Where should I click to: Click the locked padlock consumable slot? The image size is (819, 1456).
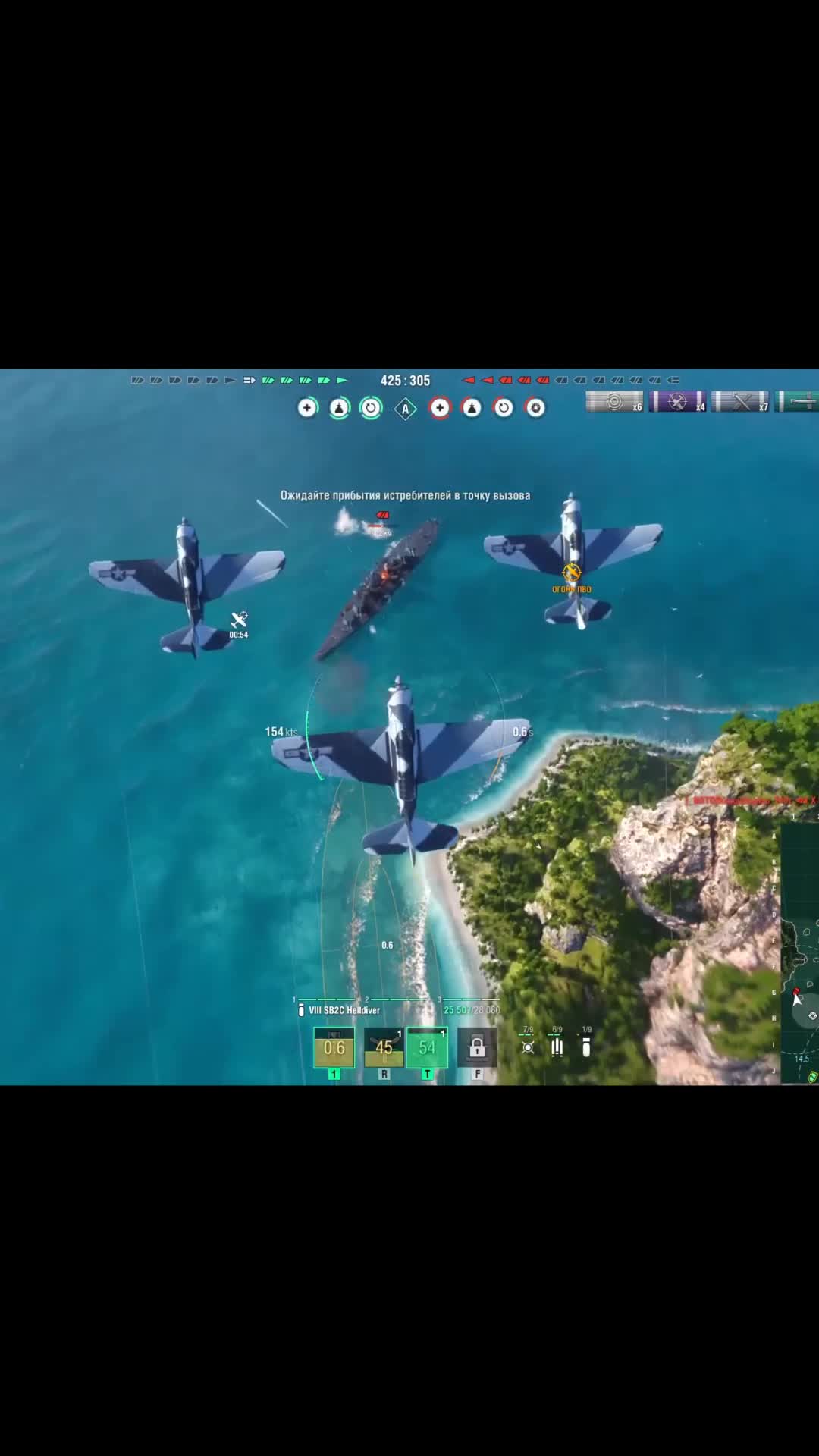coord(477,1047)
